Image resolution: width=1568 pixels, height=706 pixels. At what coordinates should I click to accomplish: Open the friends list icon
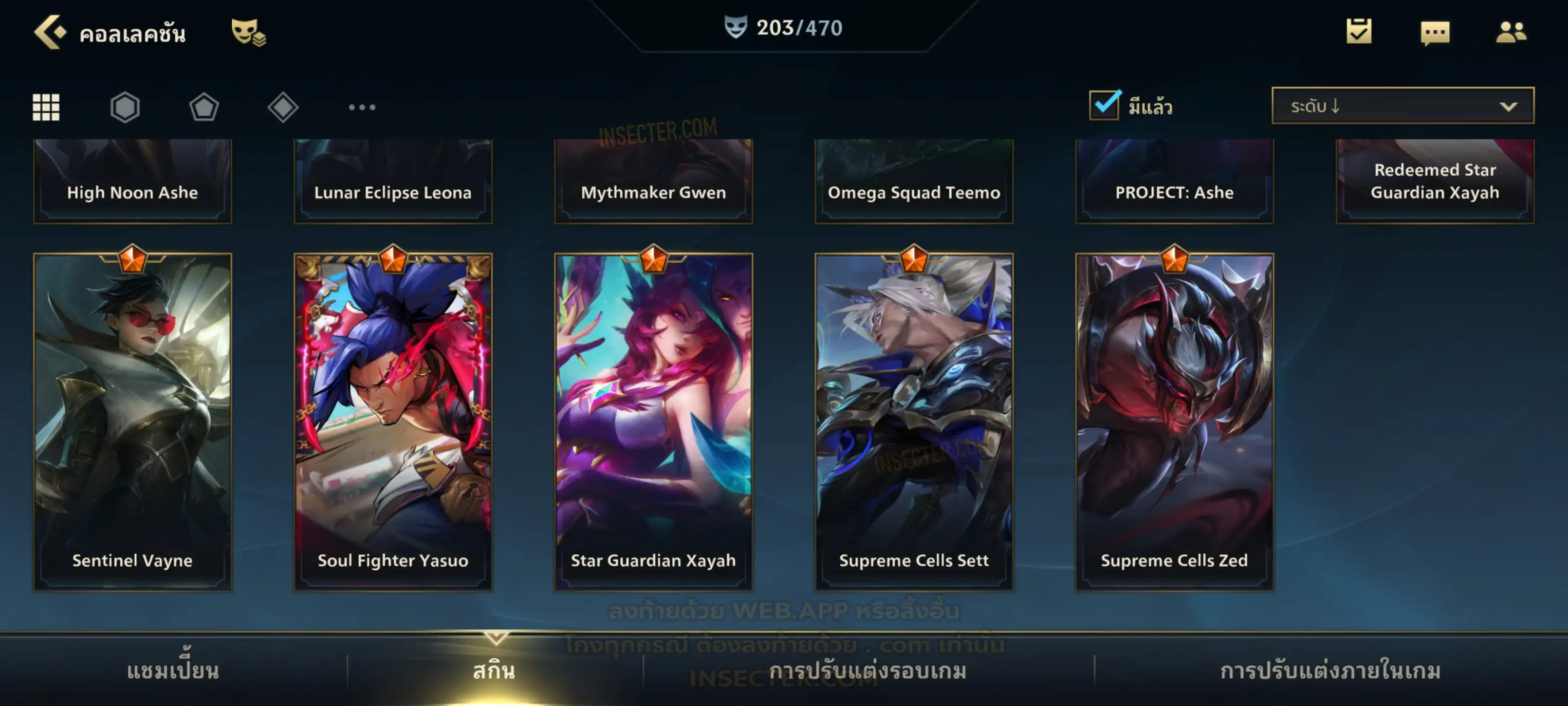point(1511,32)
